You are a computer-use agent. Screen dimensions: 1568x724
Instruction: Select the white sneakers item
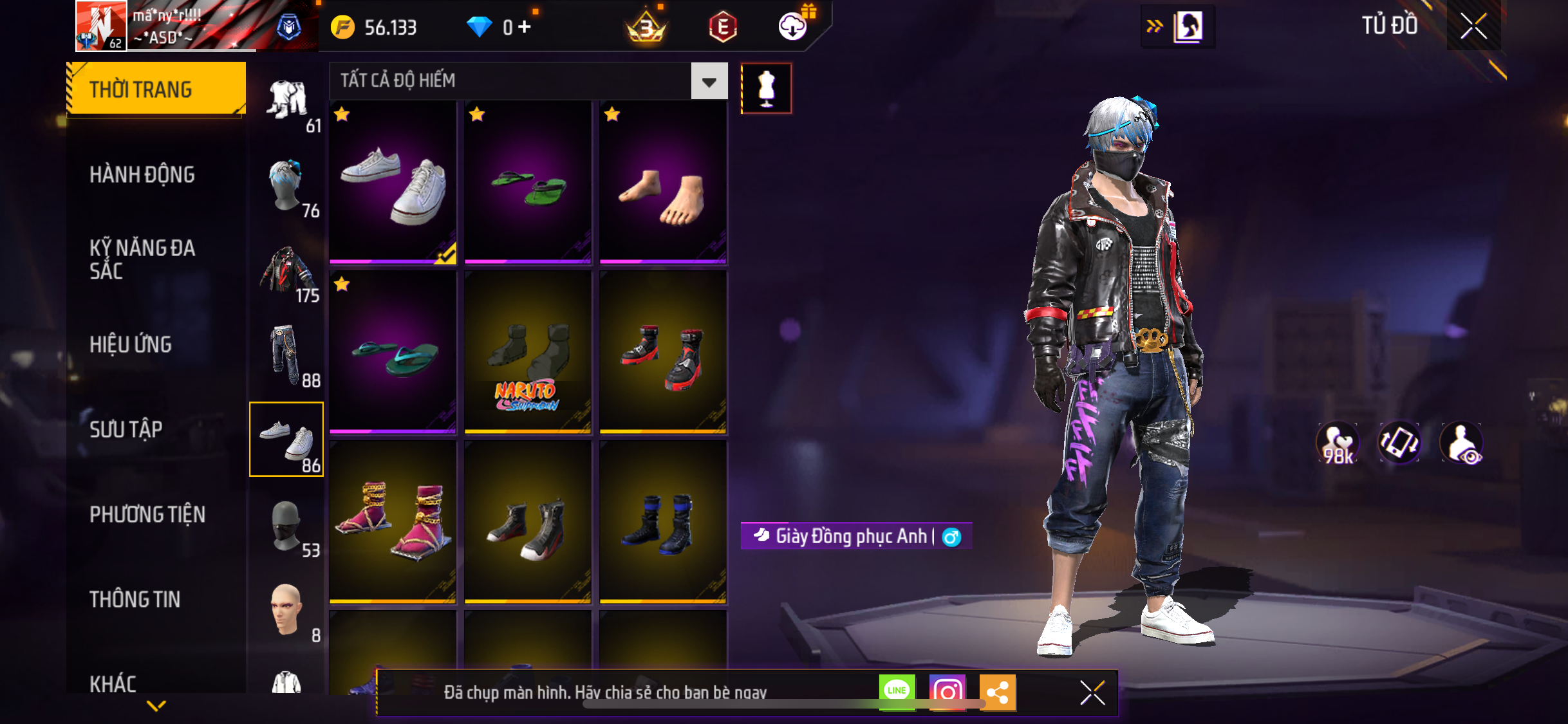click(393, 183)
